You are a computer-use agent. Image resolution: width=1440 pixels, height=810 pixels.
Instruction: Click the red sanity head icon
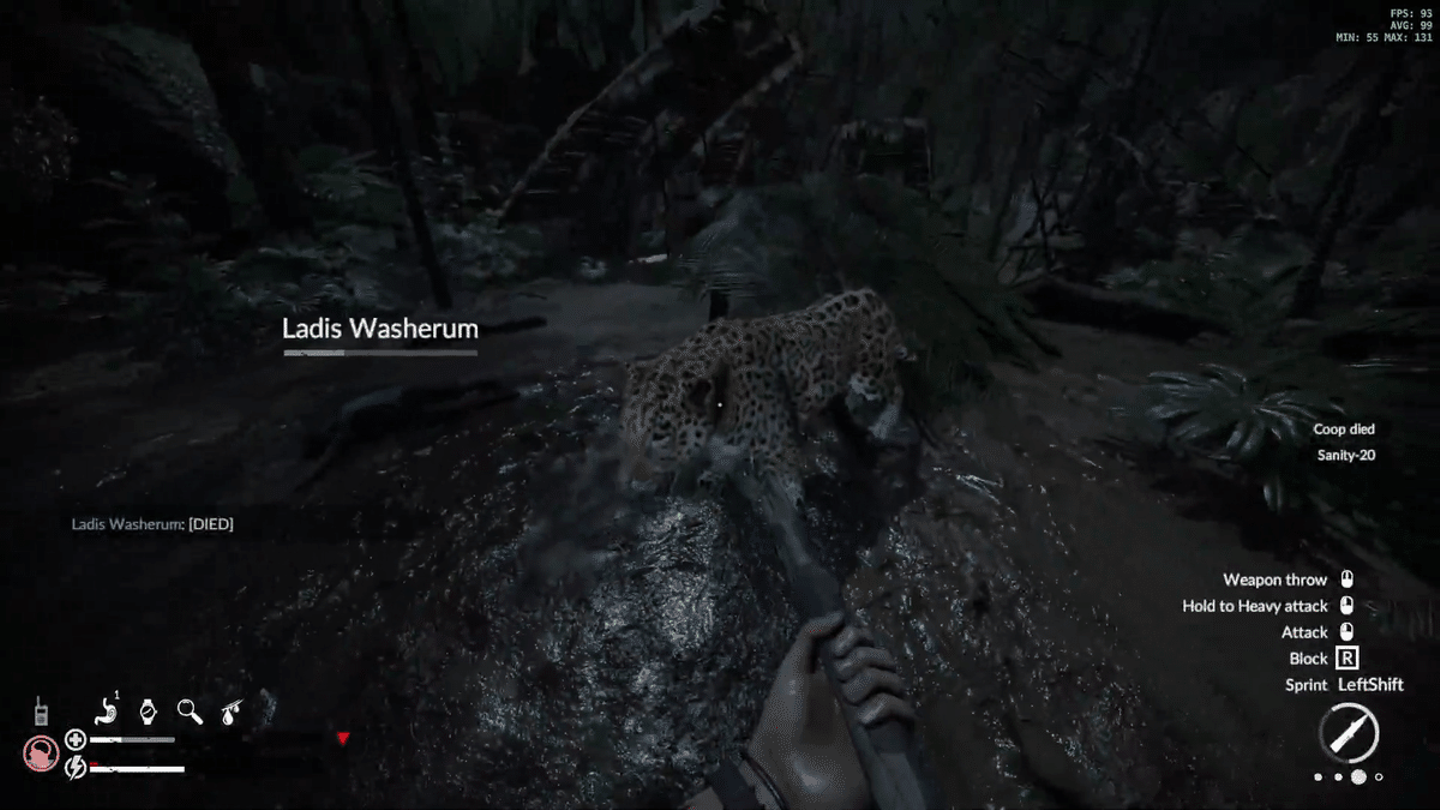tap(41, 754)
